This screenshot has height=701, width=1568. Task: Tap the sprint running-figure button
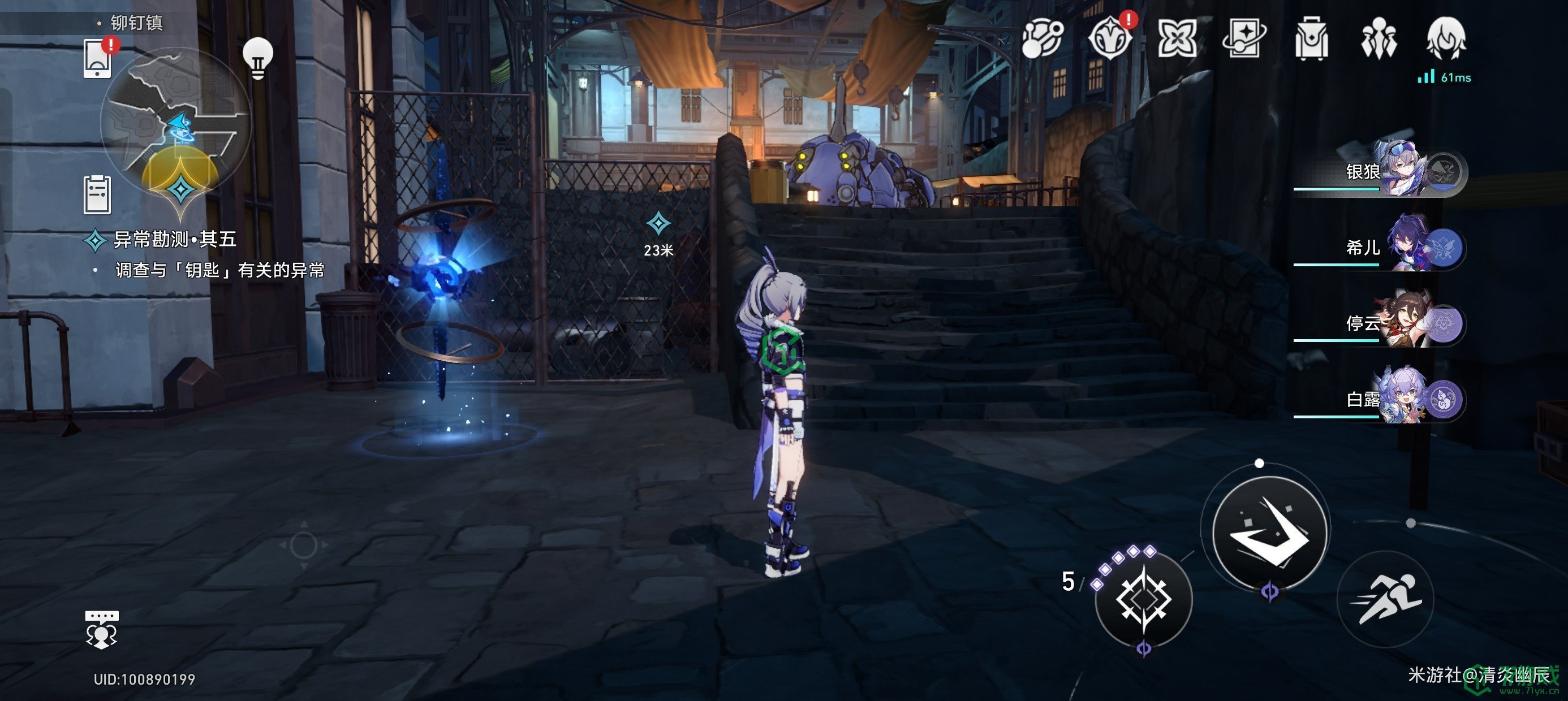1385,599
